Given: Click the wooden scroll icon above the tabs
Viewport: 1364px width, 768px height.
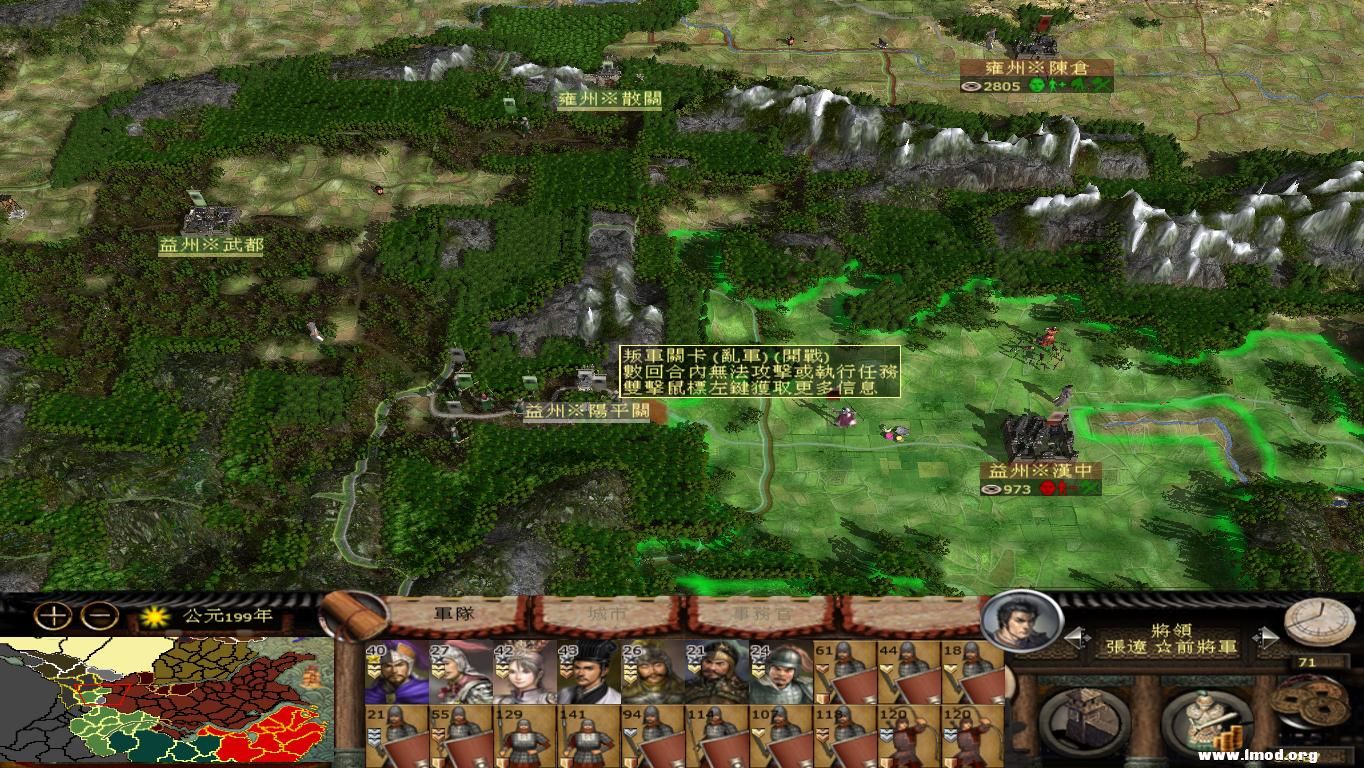Looking at the screenshot, I should pyautogui.click(x=348, y=613).
